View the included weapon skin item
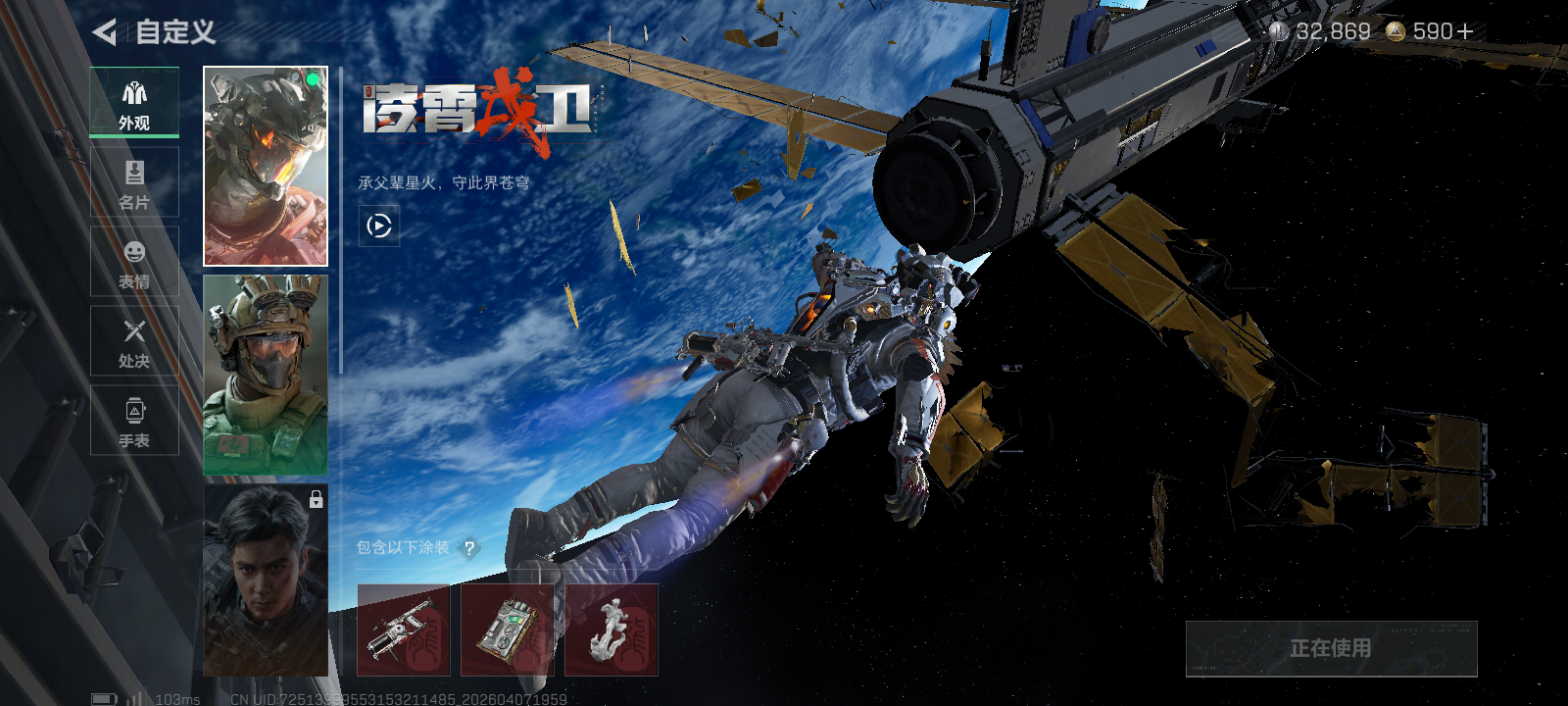Image resolution: width=1568 pixels, height=706 pixels. (404, 630)
